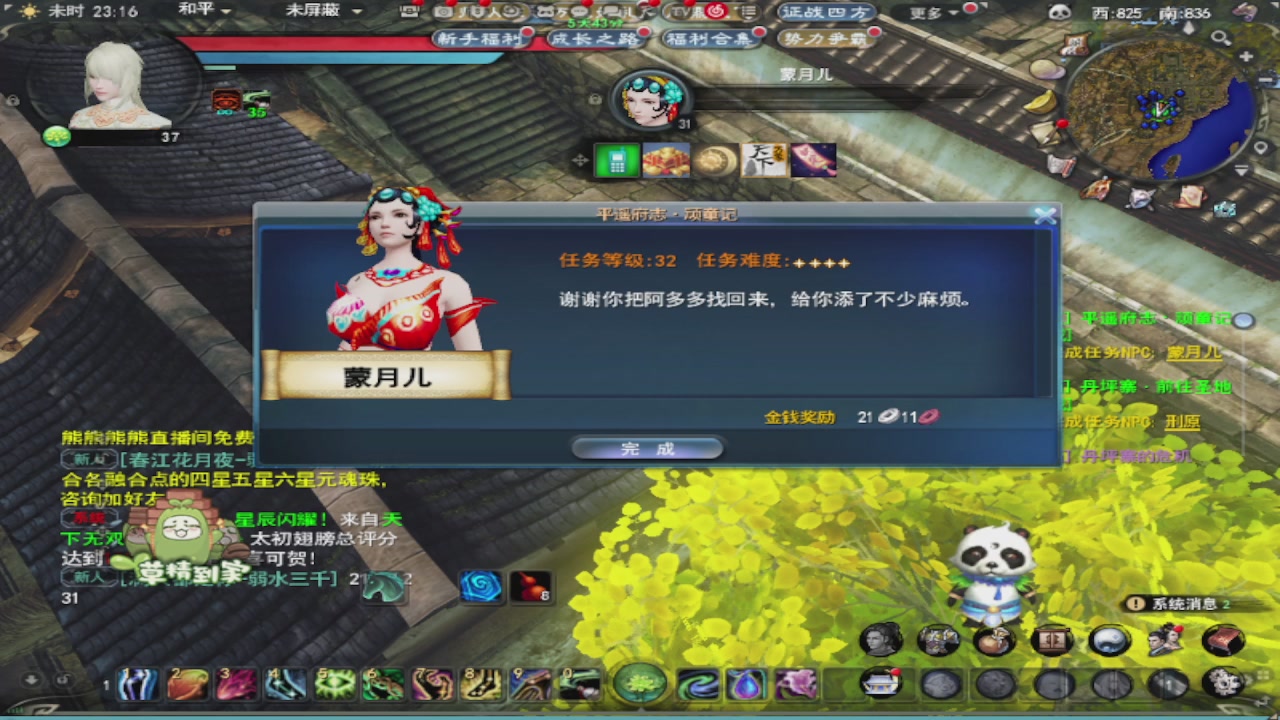This screenshot has width=1280, height=720.
Task: Select the green lotus skill in the skill bar
Action: coord(640,685)
